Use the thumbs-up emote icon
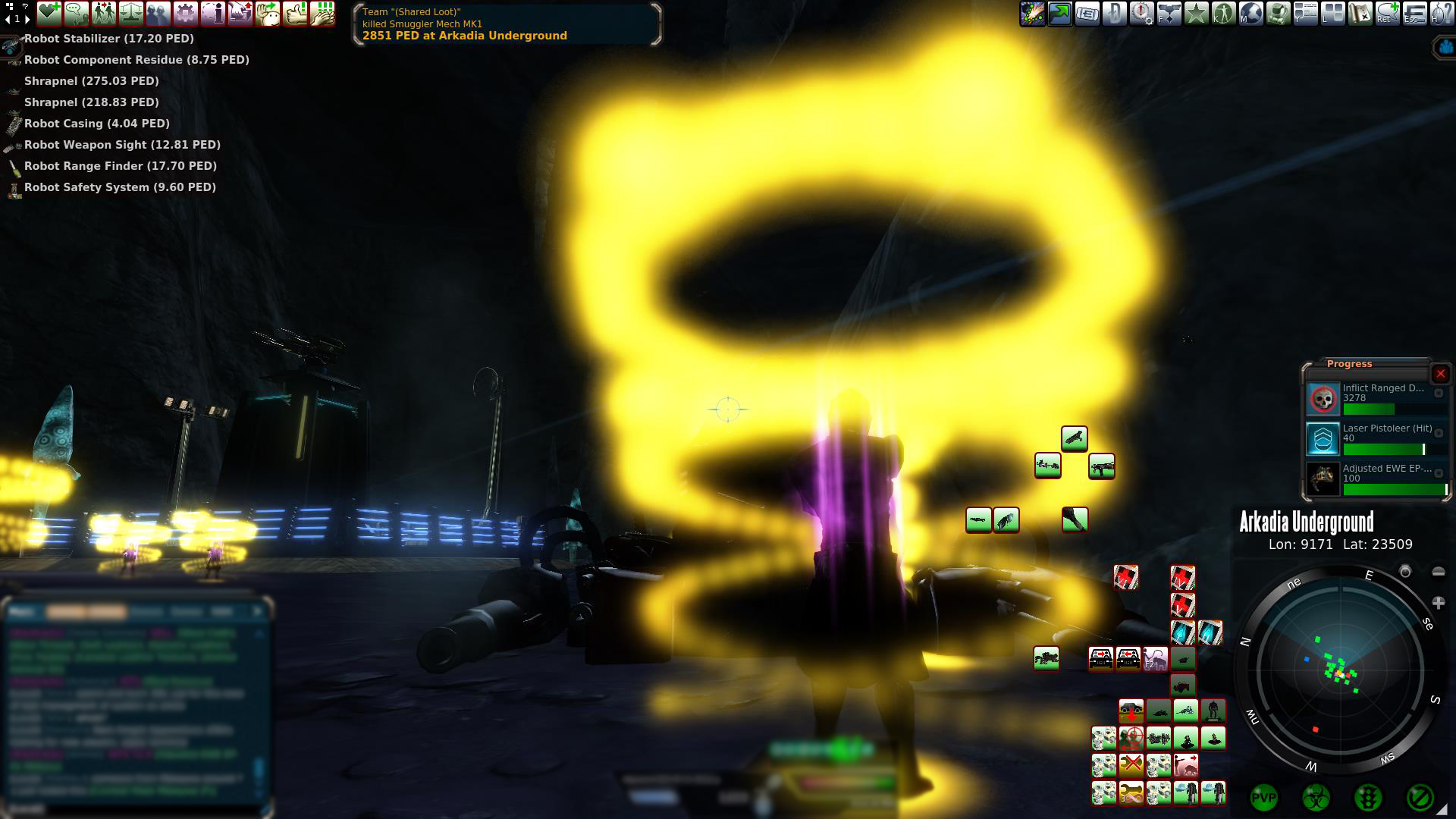The height and width of the screenshot is (819, 1456). [295, 13]
